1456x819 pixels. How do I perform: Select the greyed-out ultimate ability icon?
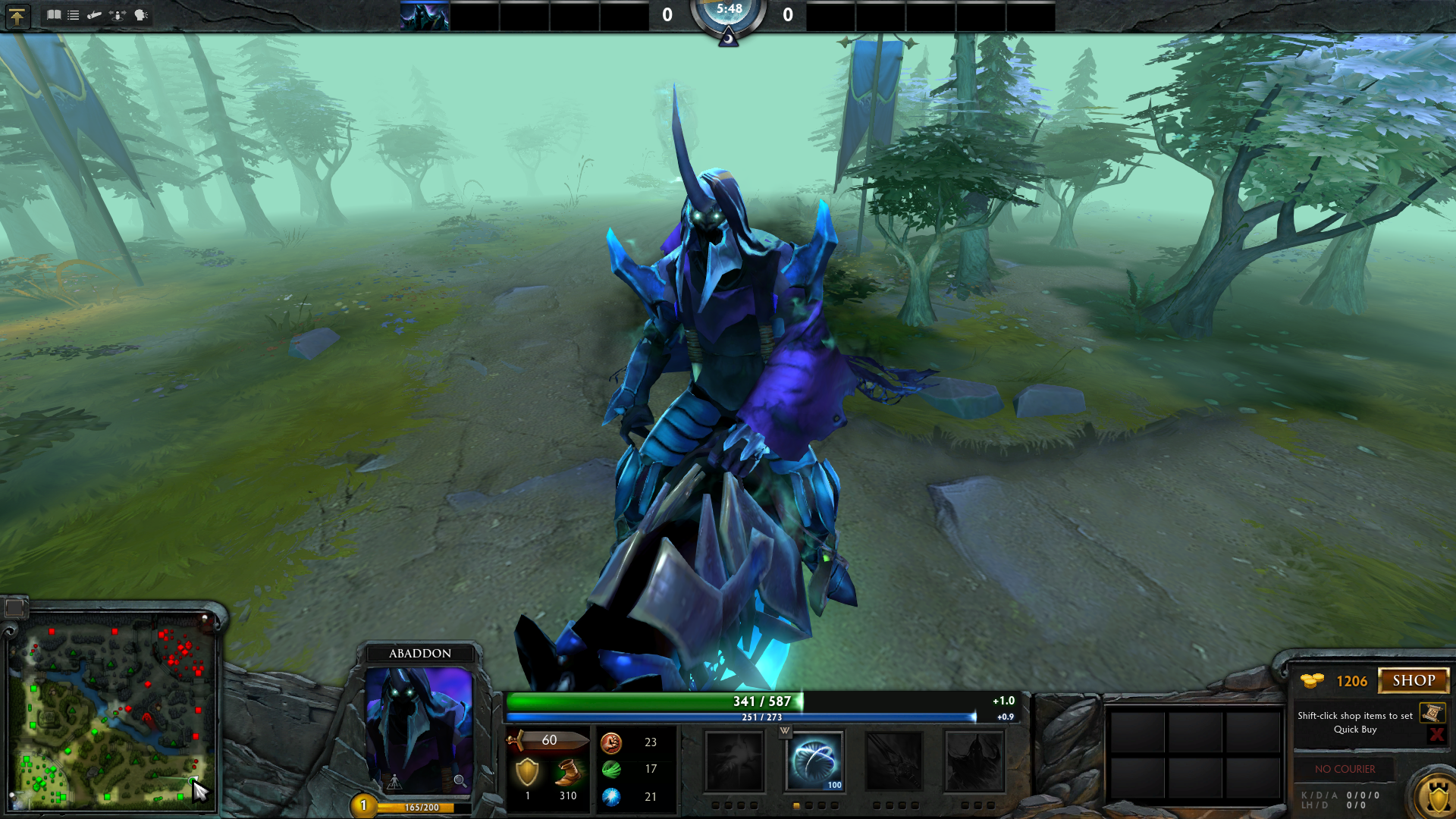(974, 761)
